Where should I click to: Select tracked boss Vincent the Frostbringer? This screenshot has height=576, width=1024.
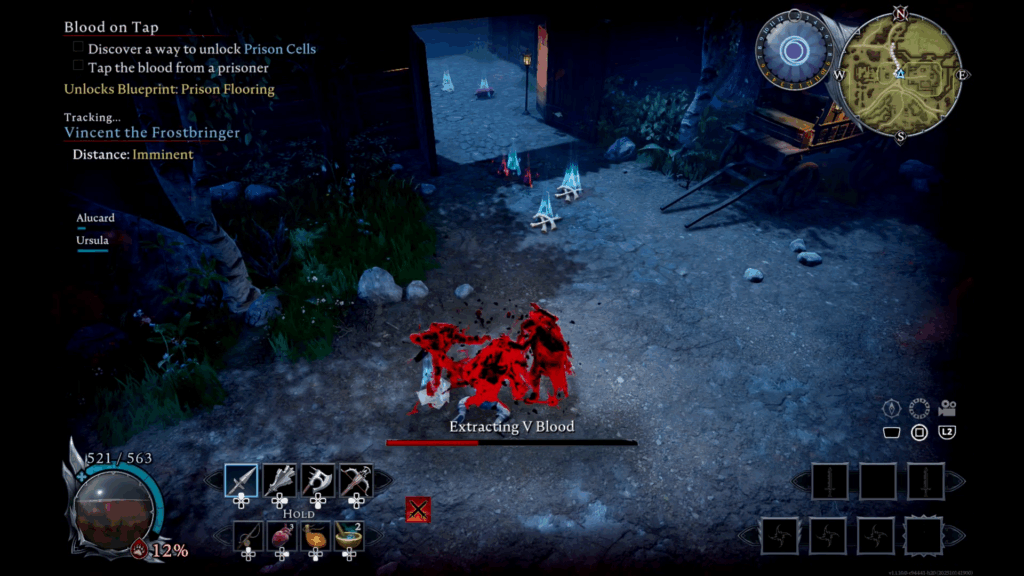point(152,133)
